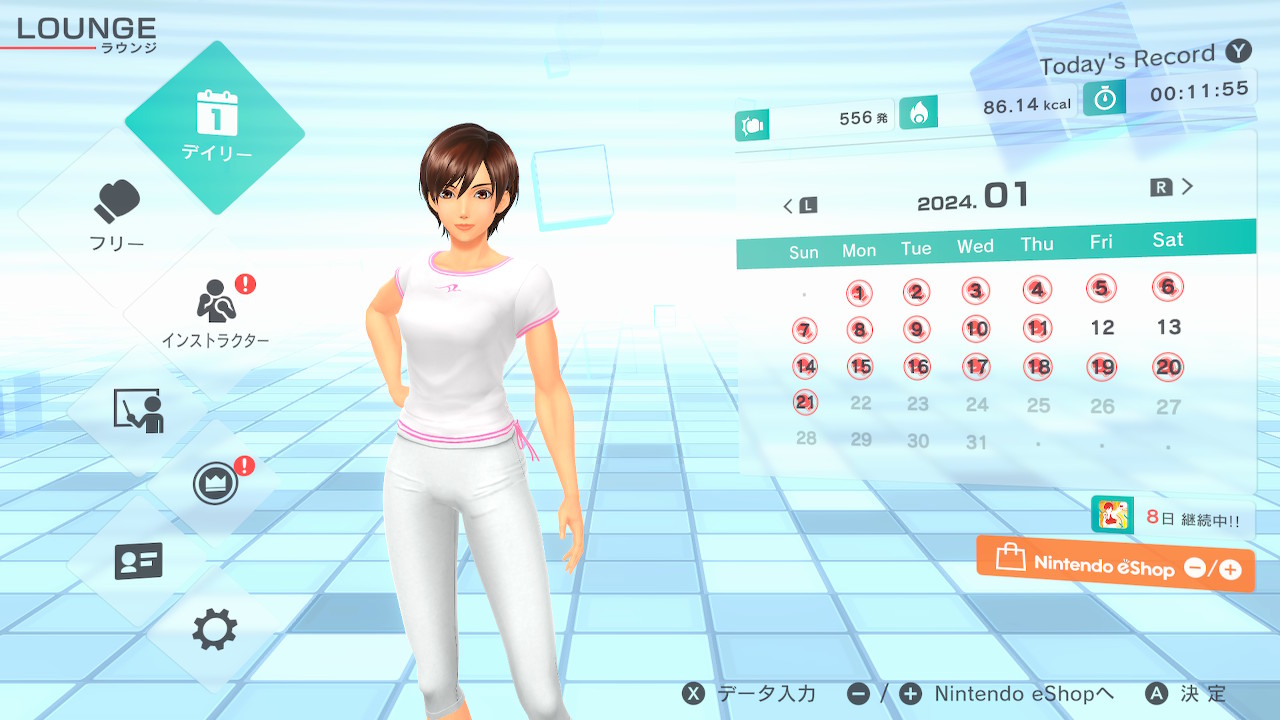Go to the previous calendar month
This screenshot has width=1280, height=720.
coord(799,206)
